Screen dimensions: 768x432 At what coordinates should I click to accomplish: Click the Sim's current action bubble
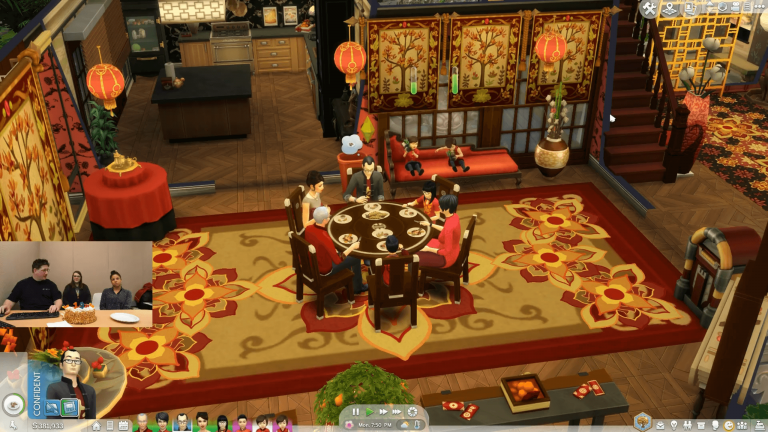coord(14,405)
